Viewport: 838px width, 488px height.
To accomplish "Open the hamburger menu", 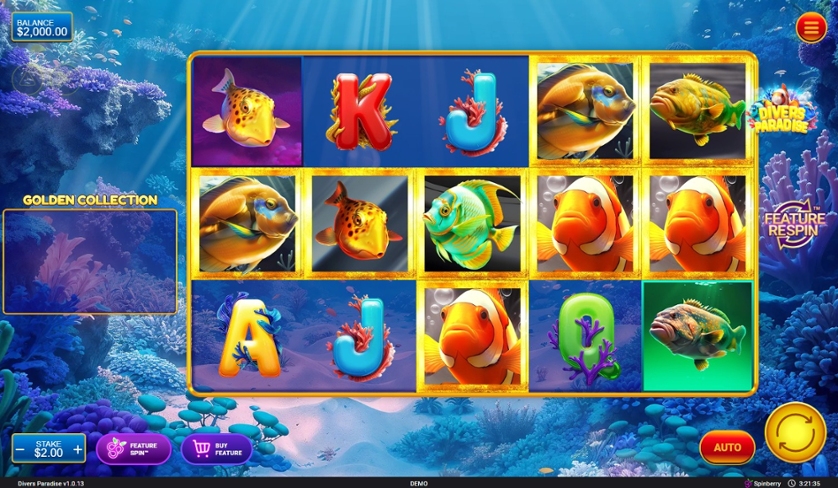I will pyautogui.click(x=810, y=28).
